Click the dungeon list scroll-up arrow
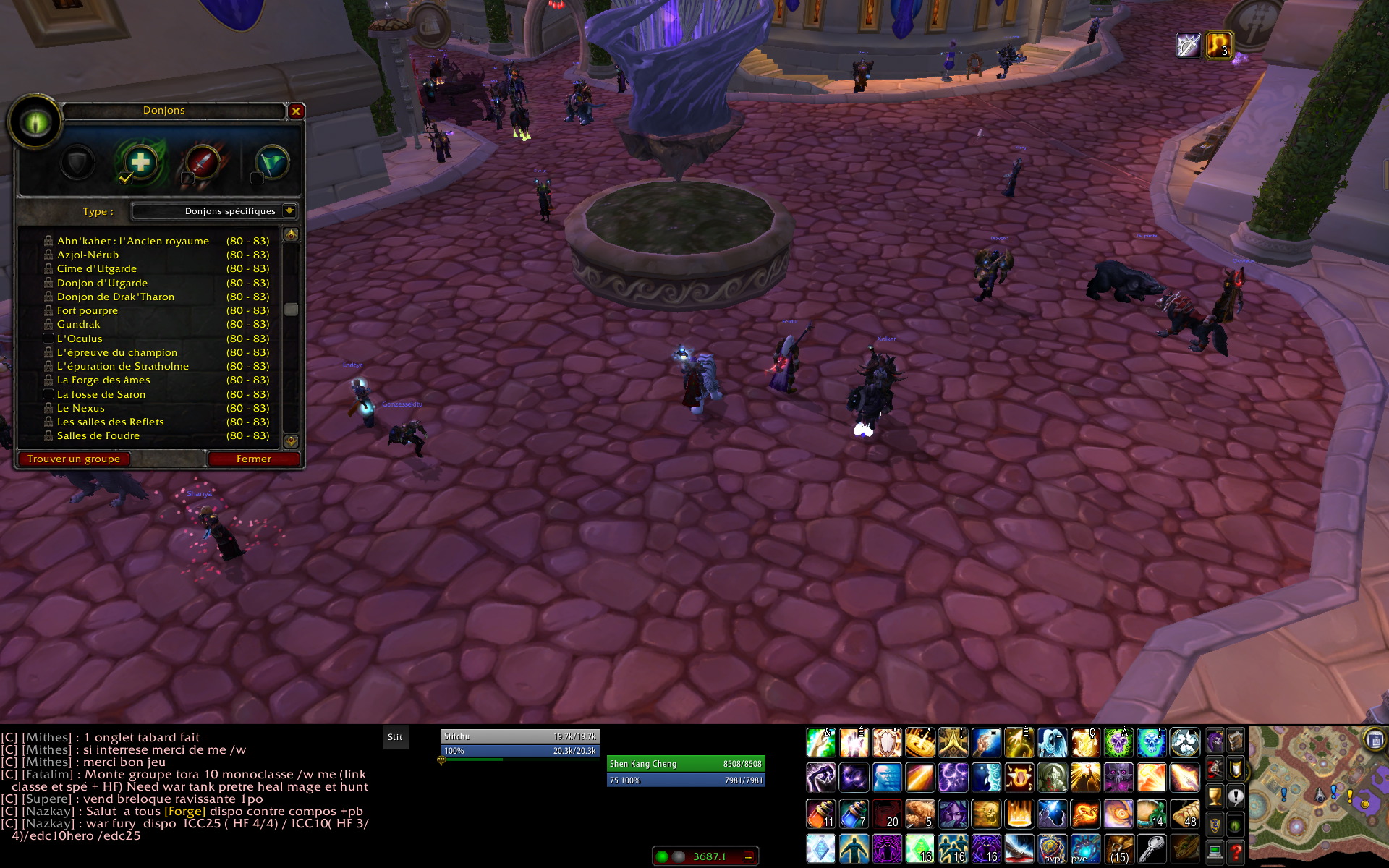Image resolution: width=1389 pixels, height=868 pixels. pos(291,234)
